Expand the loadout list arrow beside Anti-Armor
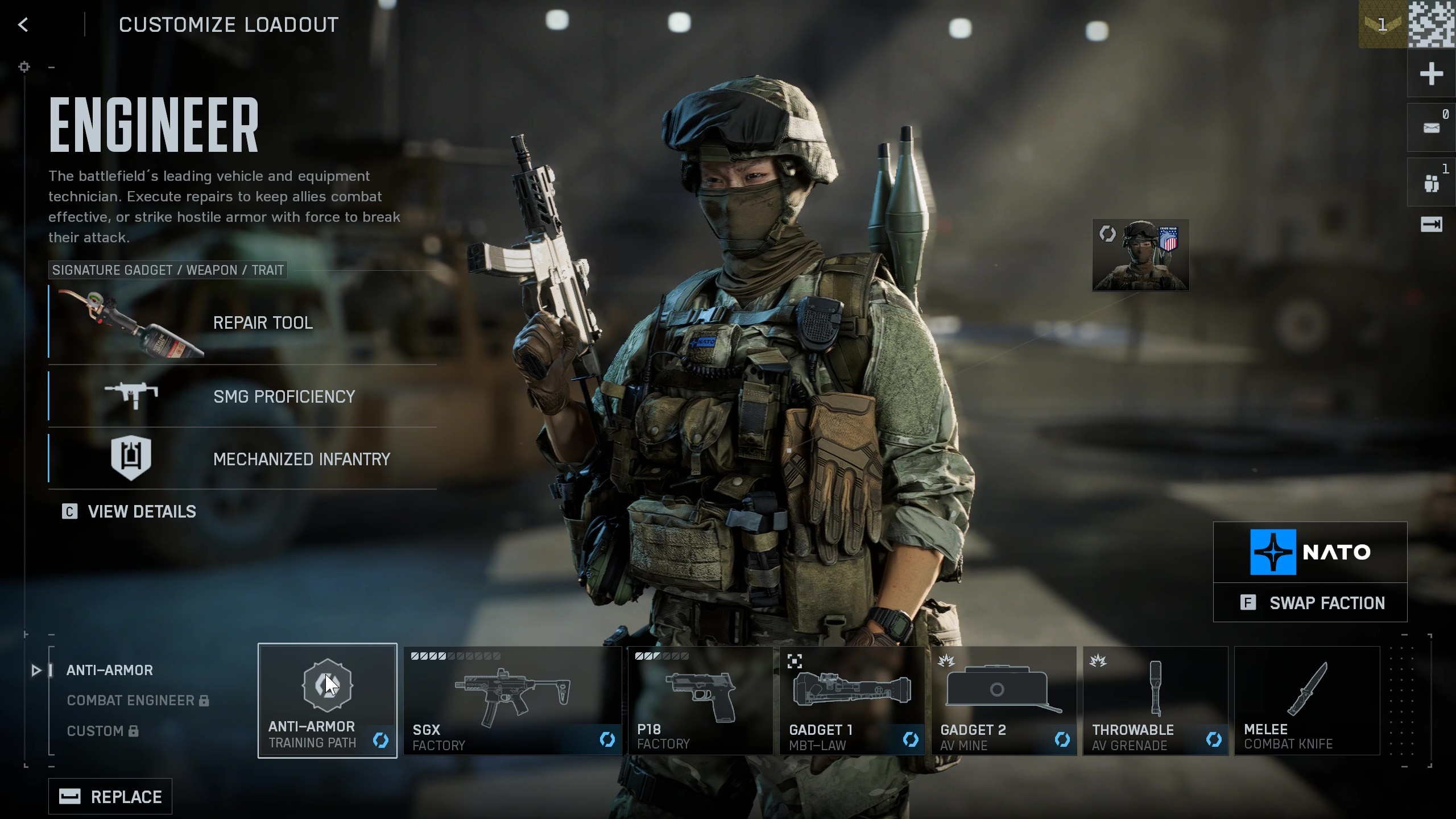The image size is (1456, 819). coord(36,671)
